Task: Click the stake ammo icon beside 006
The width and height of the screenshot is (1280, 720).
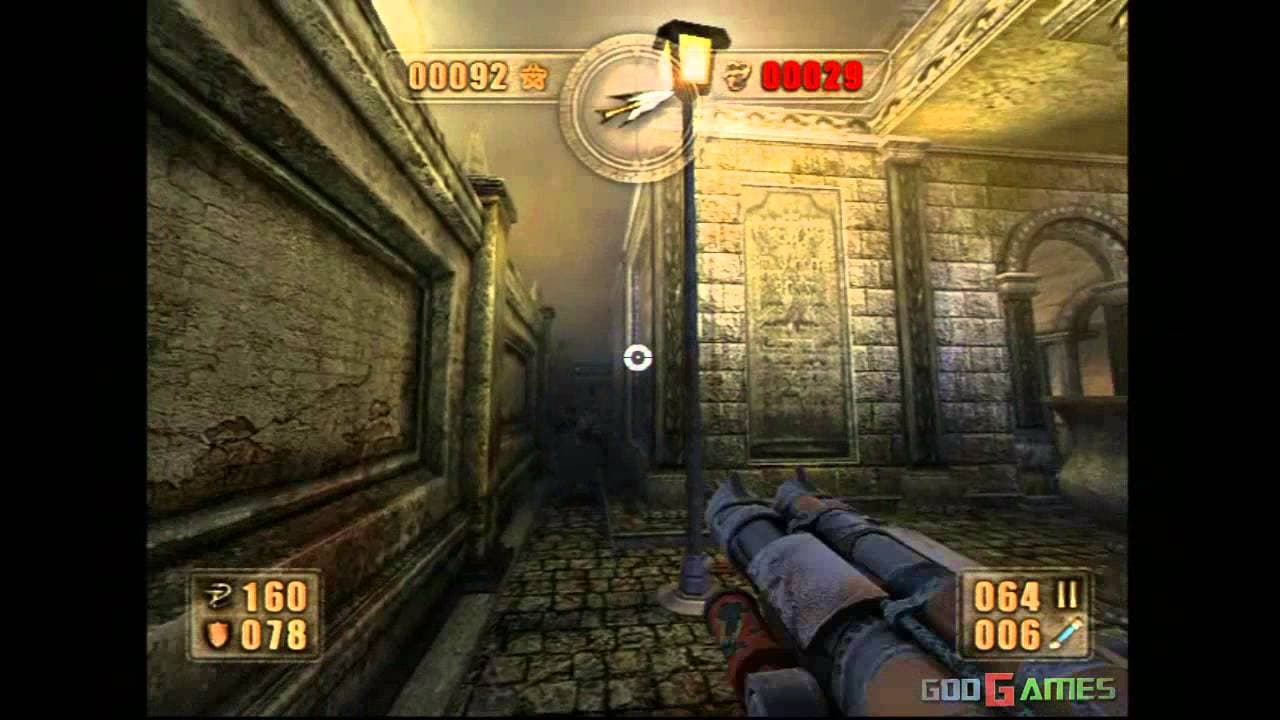Action: 1065,631
